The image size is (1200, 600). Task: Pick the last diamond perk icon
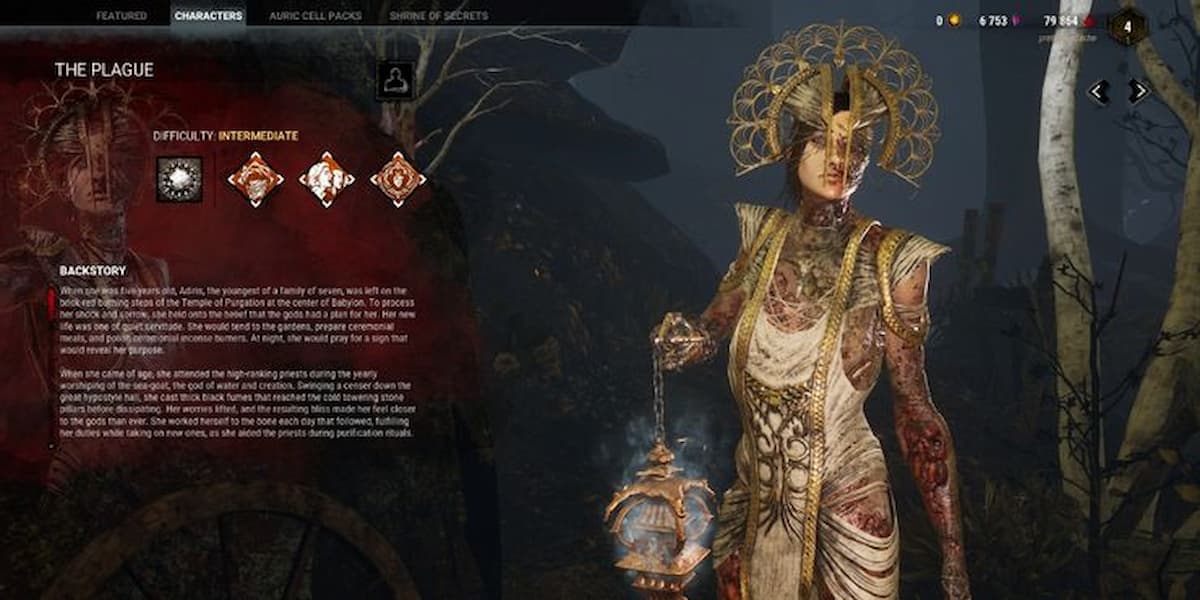tap(398, 179)
